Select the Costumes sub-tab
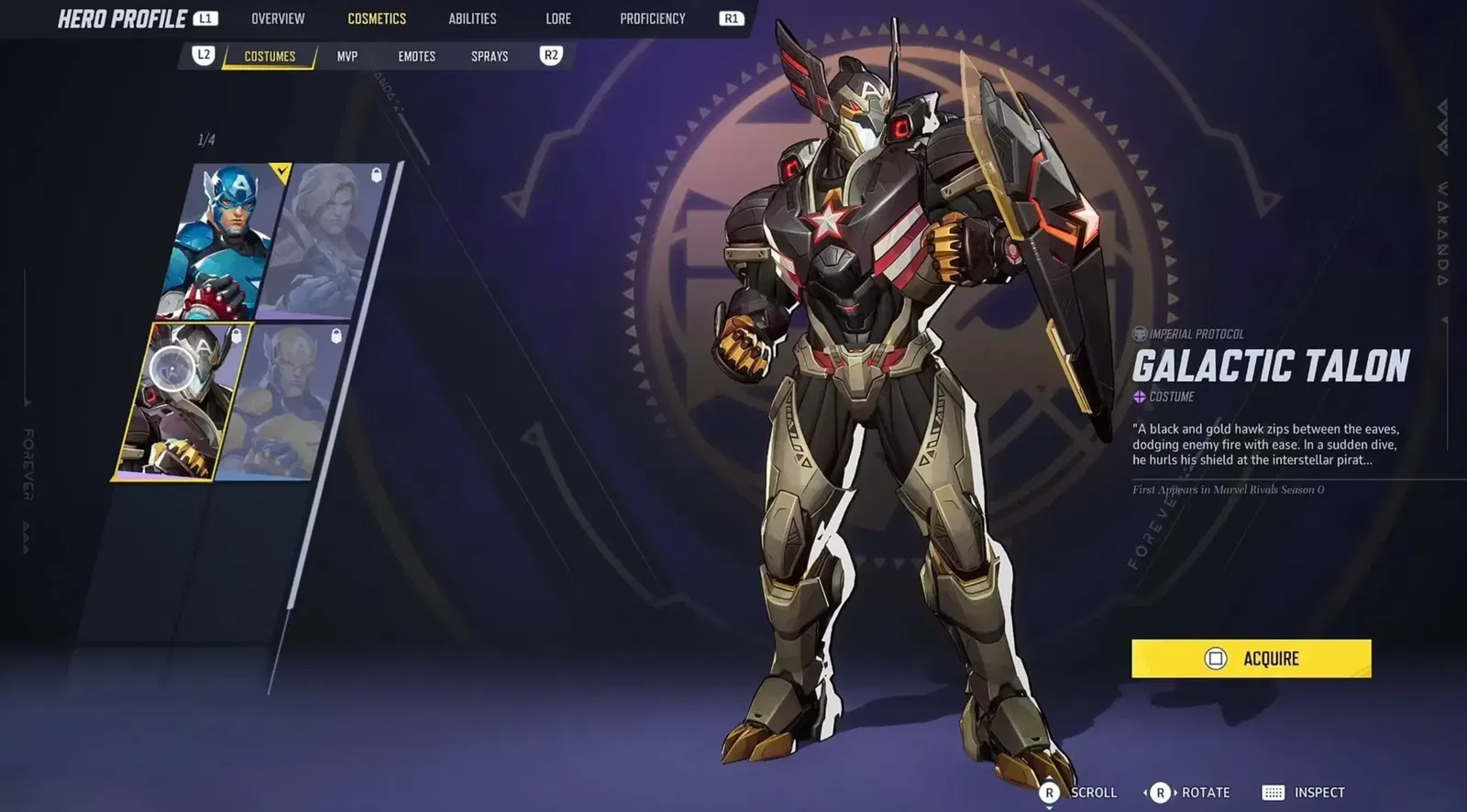The height and width of the screenshot is (812, 1467). [270, 56]
